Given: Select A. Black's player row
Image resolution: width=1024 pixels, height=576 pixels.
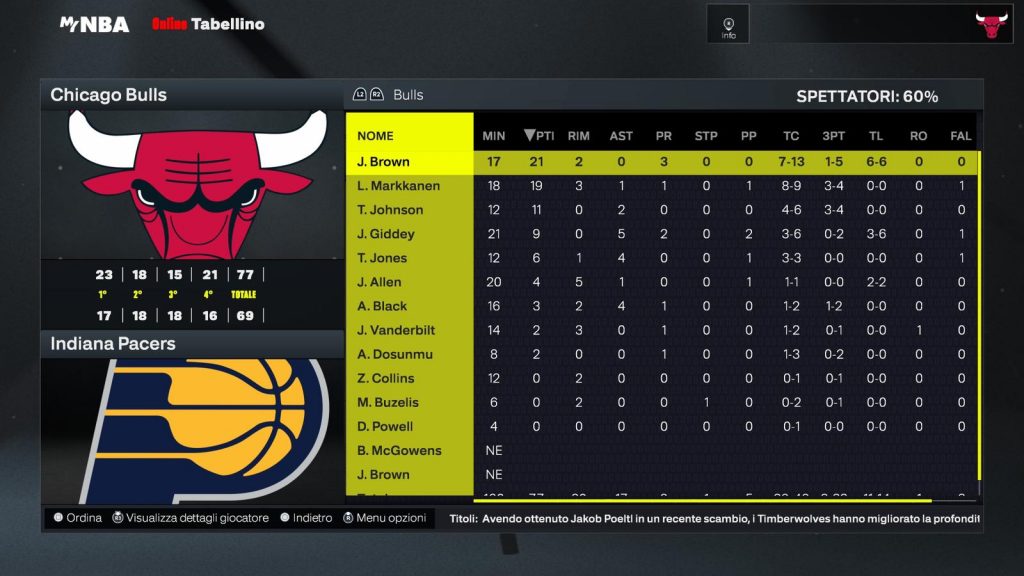Looking at the screenshot, I should 382,306.
